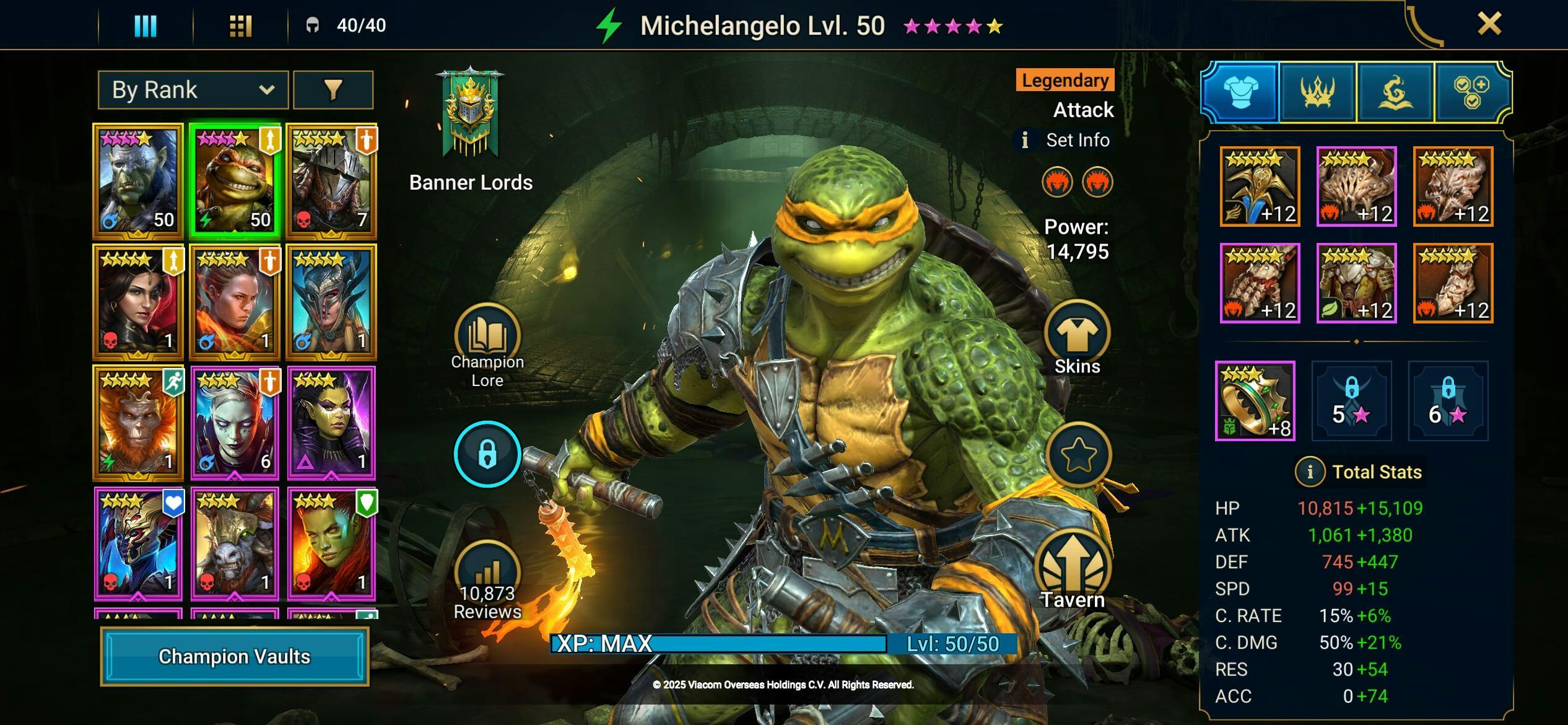Open the Total Stats info

coord(1309,472)
